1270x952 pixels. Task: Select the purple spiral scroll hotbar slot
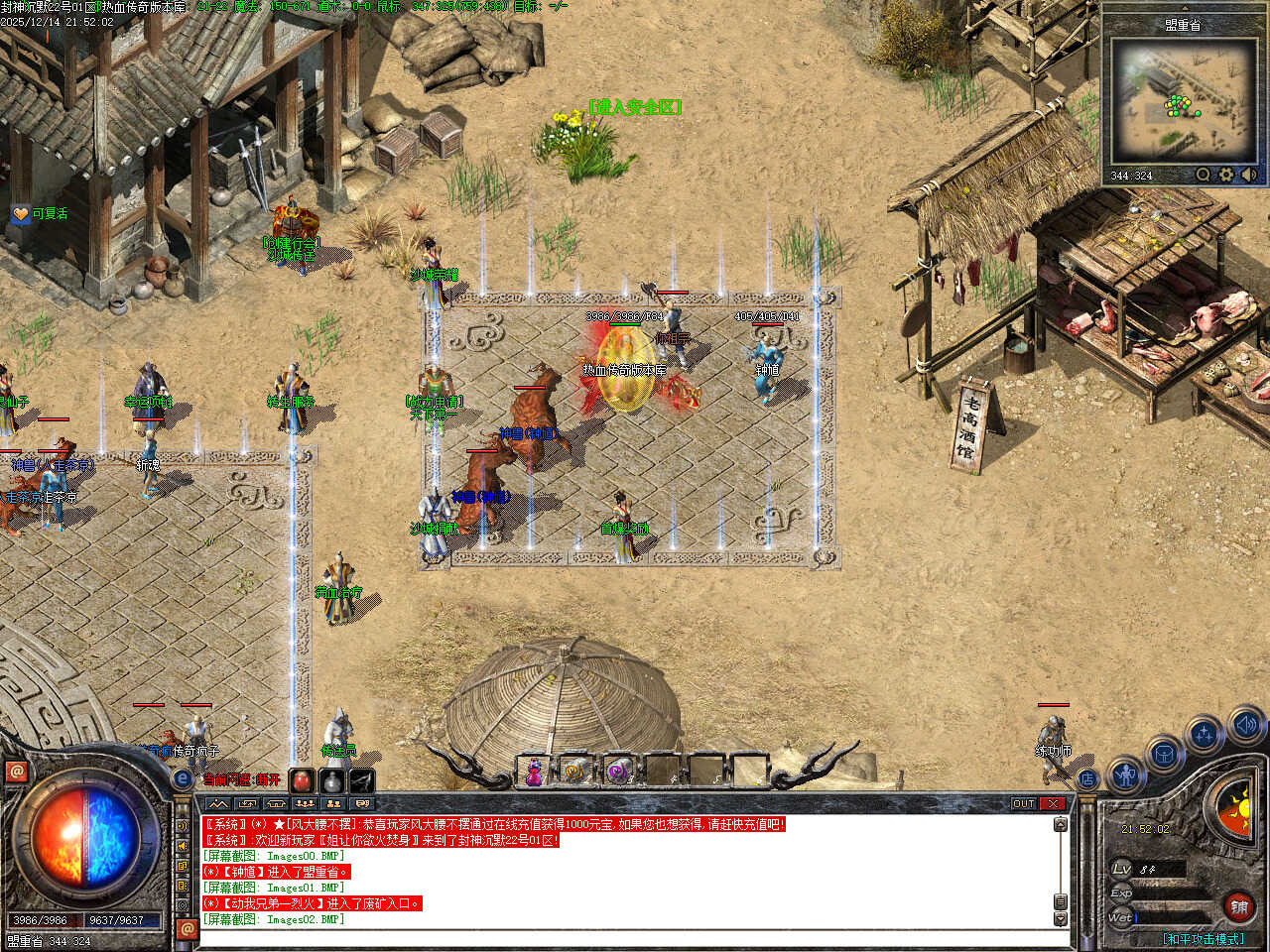tap(618, 771)
